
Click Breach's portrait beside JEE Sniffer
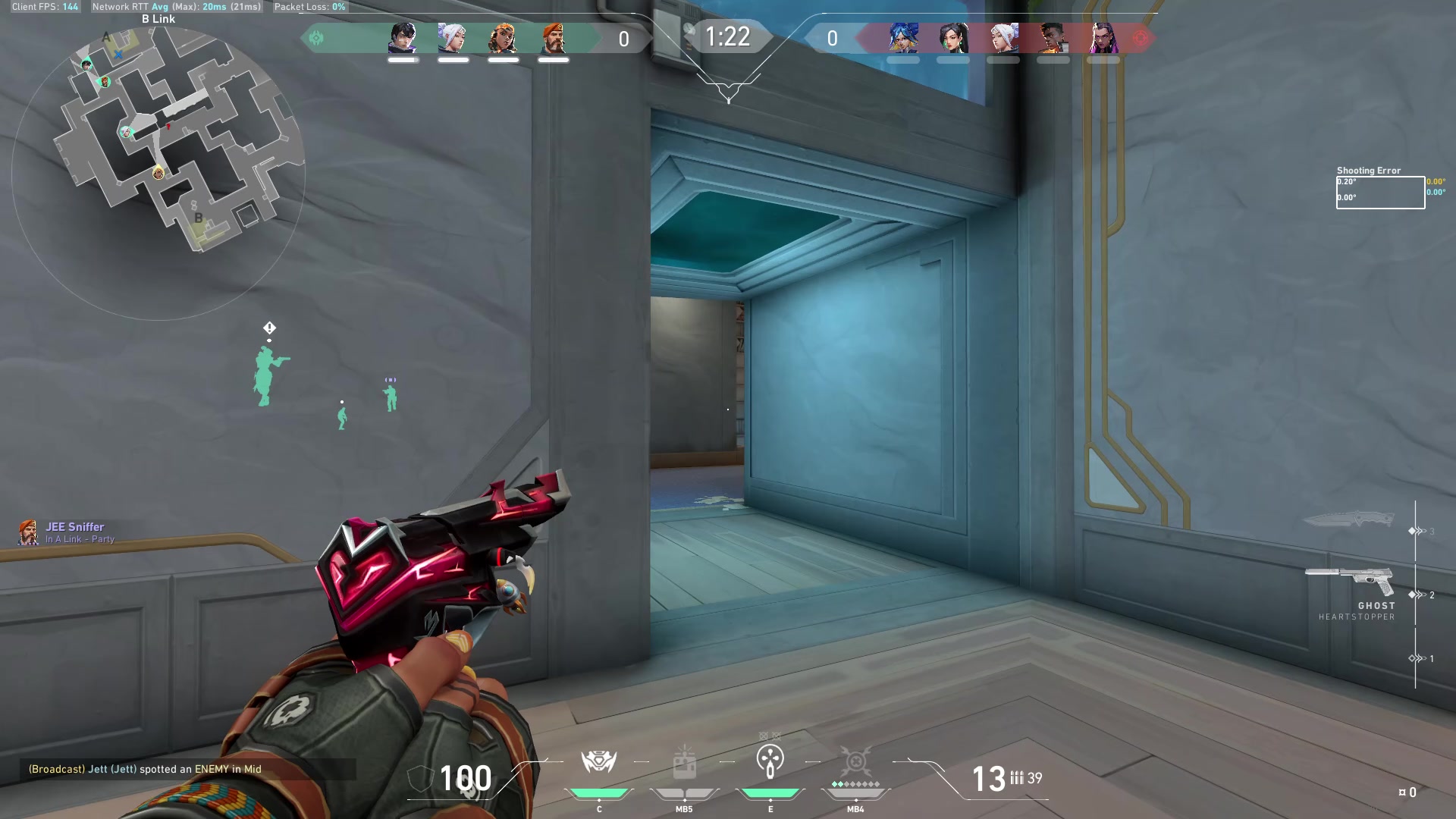click(29, 532)
